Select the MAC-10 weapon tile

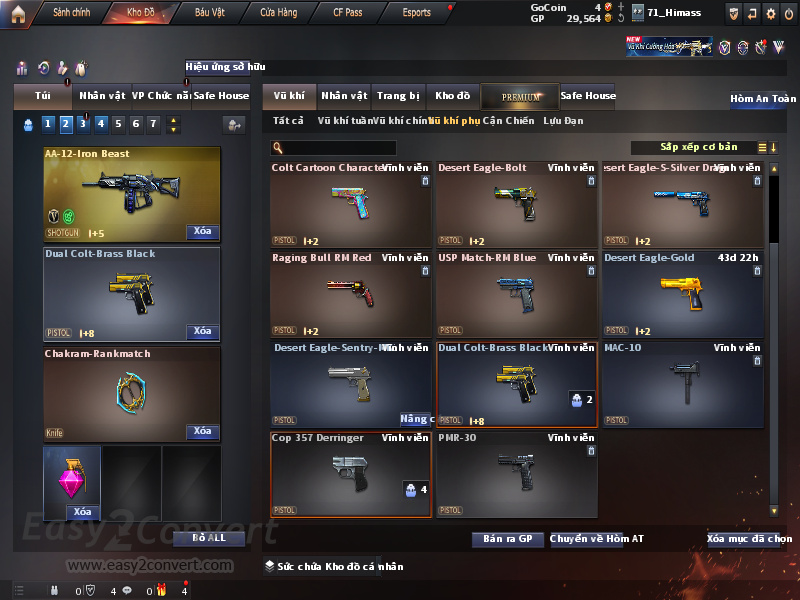(682, 382)
